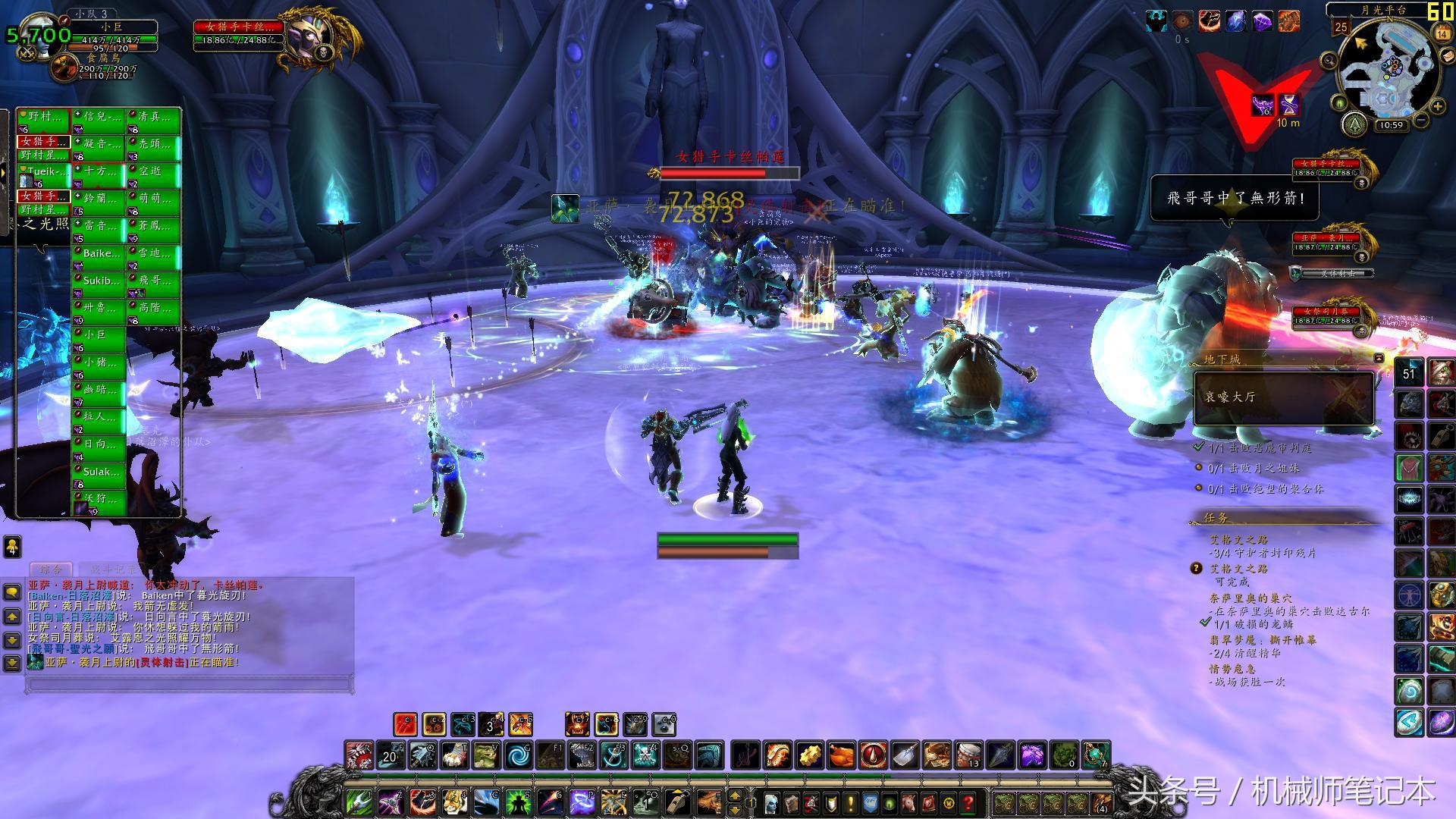Viewport: 1456px width, 819px height.
Task: Select raid member Sulak in raid frames
Action: (x=99, y=472)
